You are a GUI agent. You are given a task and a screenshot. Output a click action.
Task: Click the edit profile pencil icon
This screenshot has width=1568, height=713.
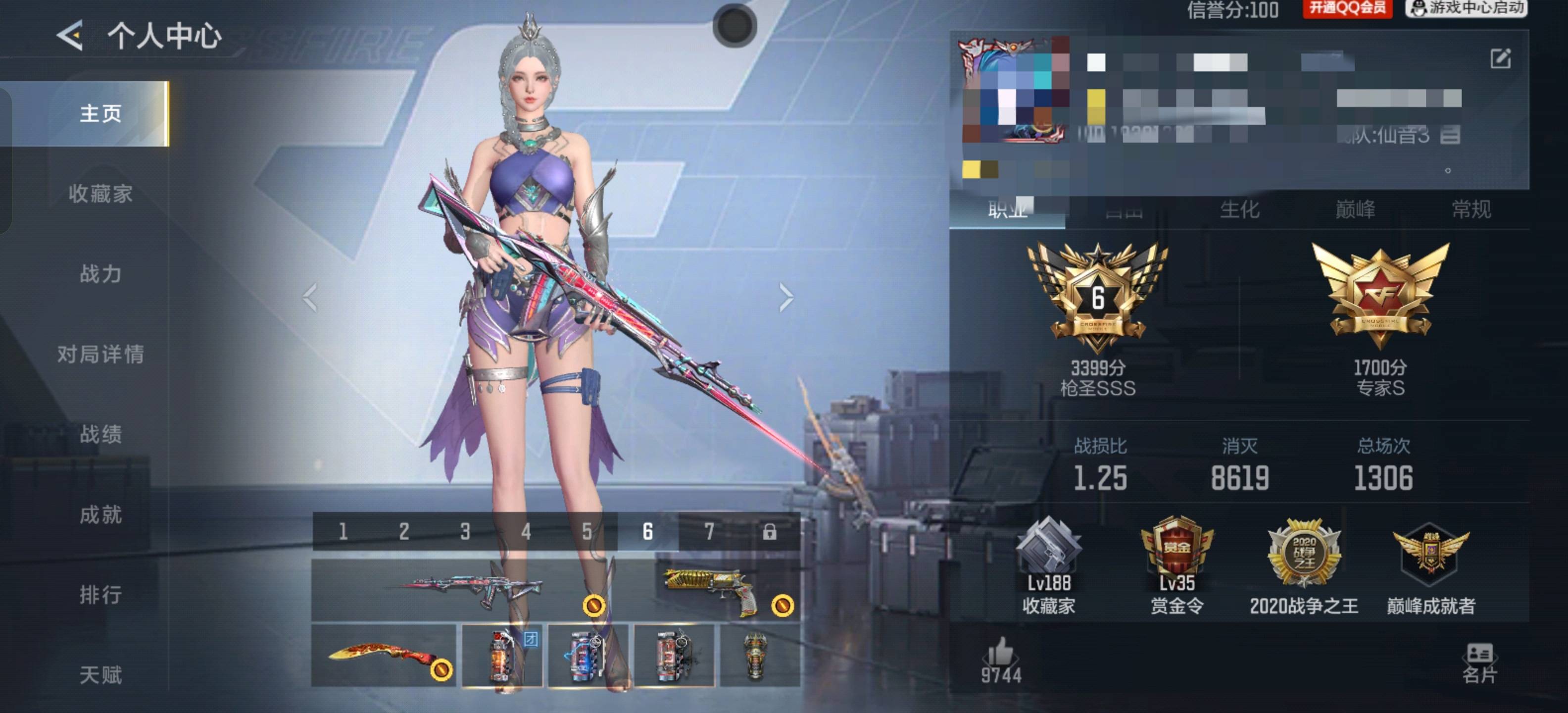[1500, 59]
